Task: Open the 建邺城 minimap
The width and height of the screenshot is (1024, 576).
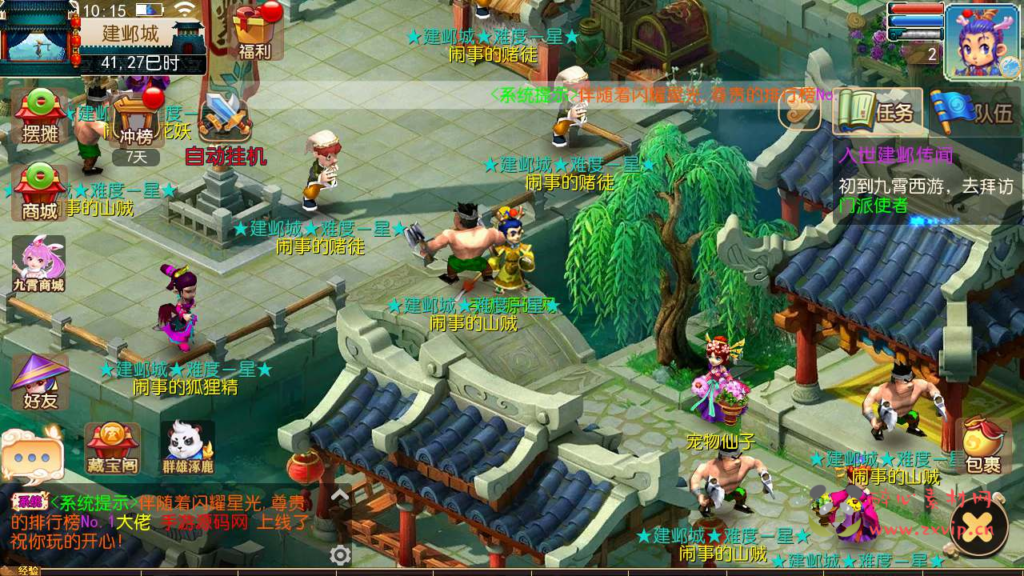Action: point(38,38)
